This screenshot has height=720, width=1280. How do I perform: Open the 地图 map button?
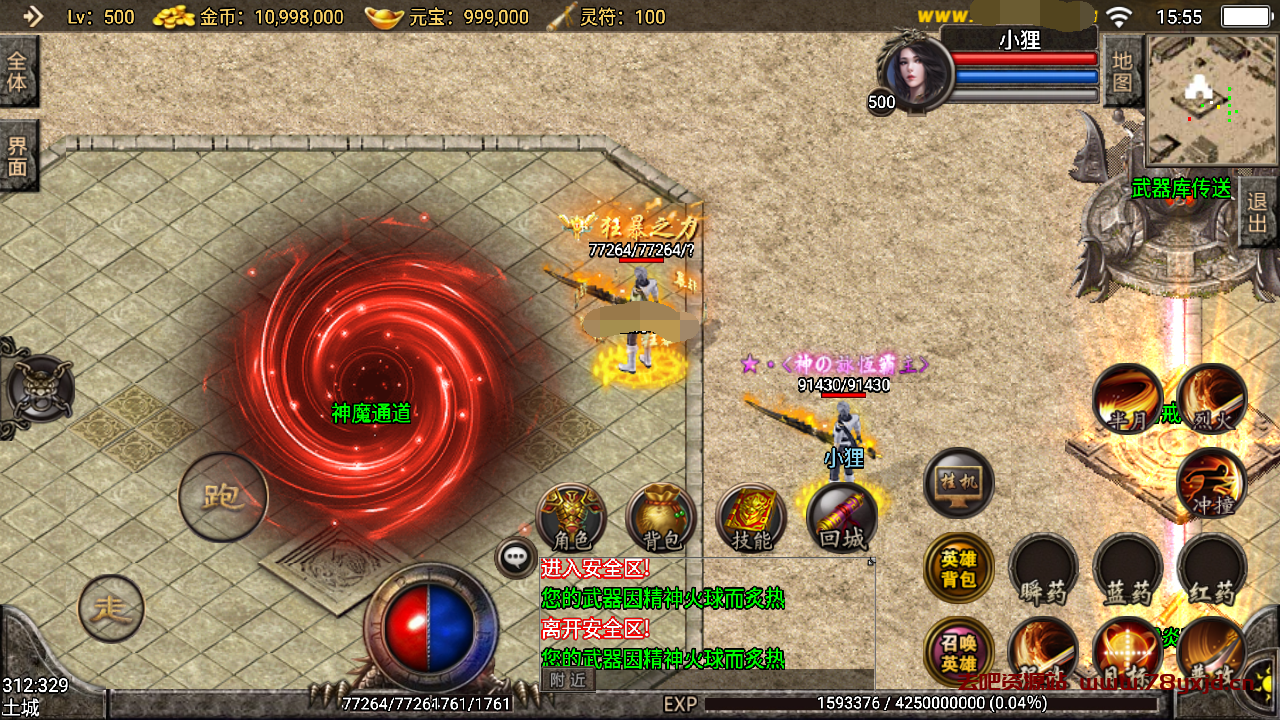point(1122,71)
